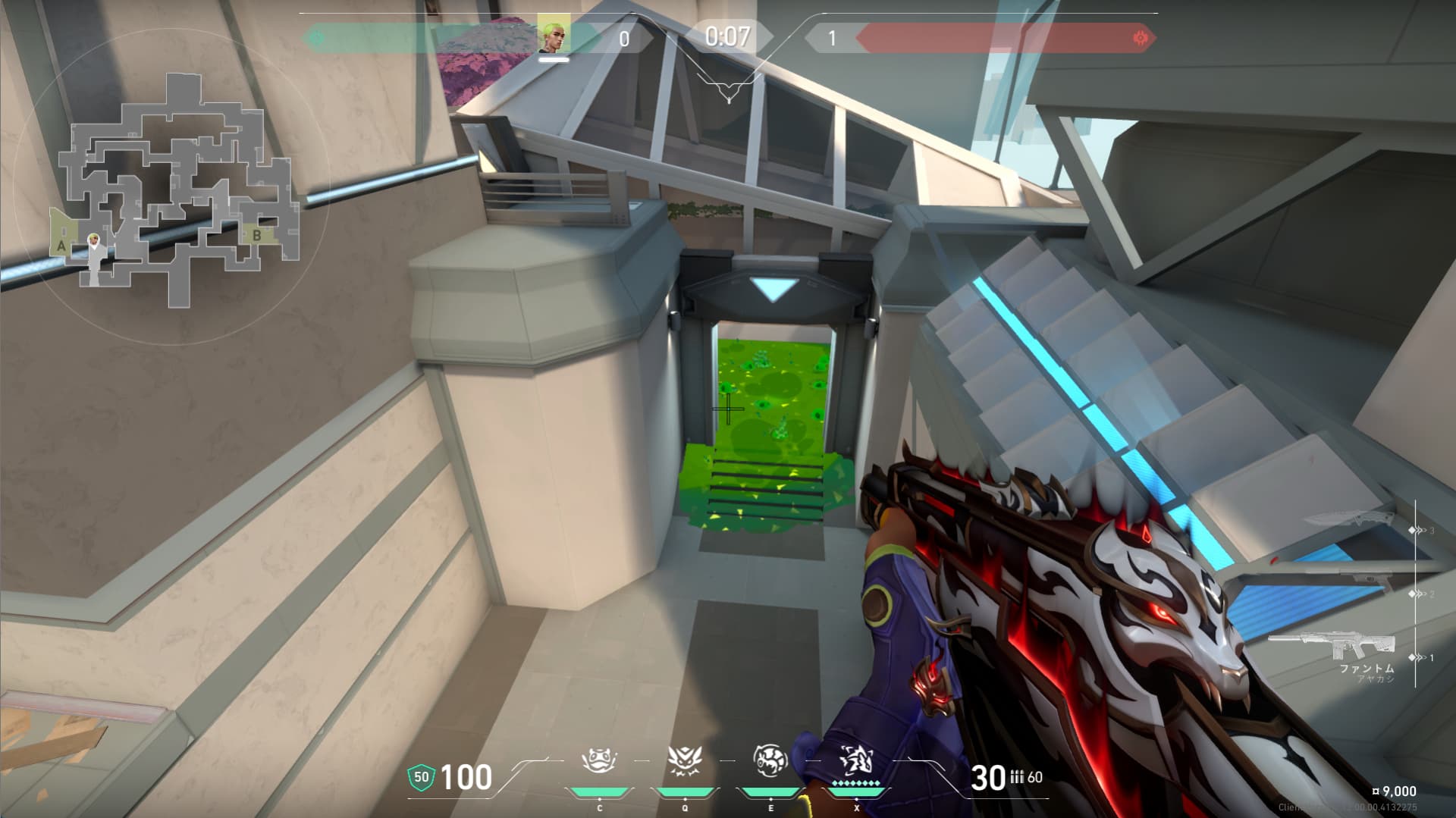Select the A site marker on the minimap
The height and width of the screenshot is (818, 1456).
[x=61, y=245]
